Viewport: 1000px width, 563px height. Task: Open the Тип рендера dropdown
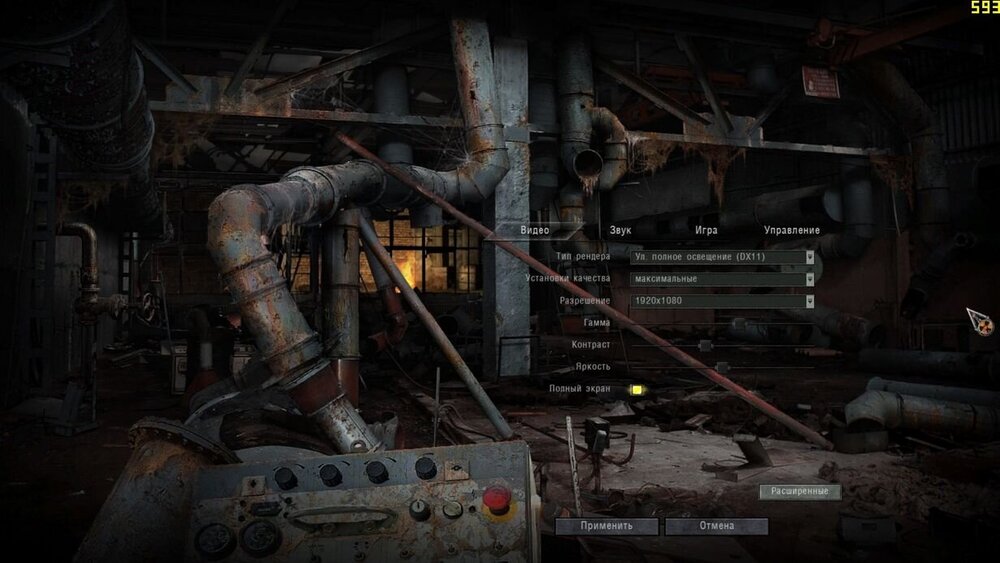pos(723,257)
